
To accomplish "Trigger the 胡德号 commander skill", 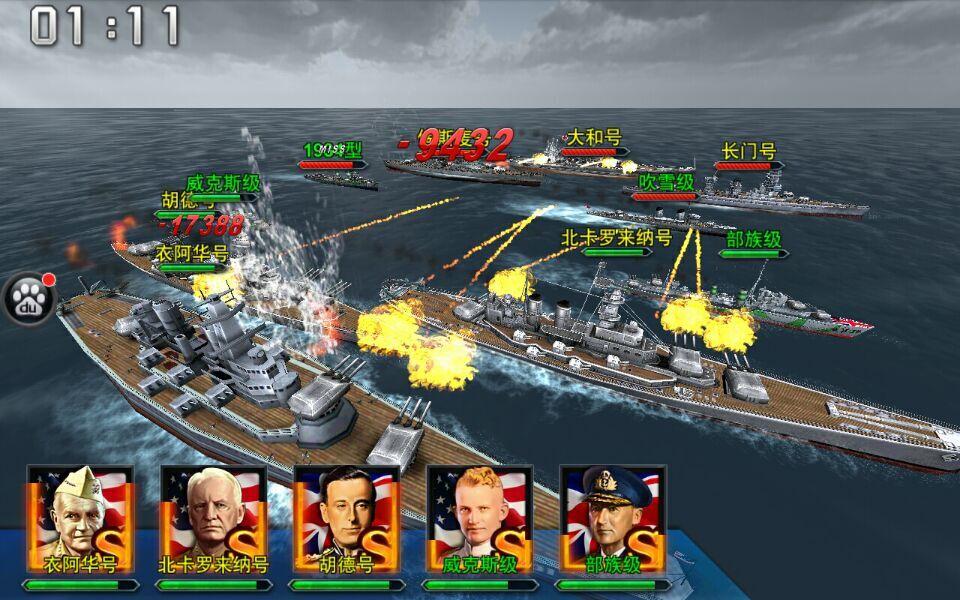I will coord(346,520).
